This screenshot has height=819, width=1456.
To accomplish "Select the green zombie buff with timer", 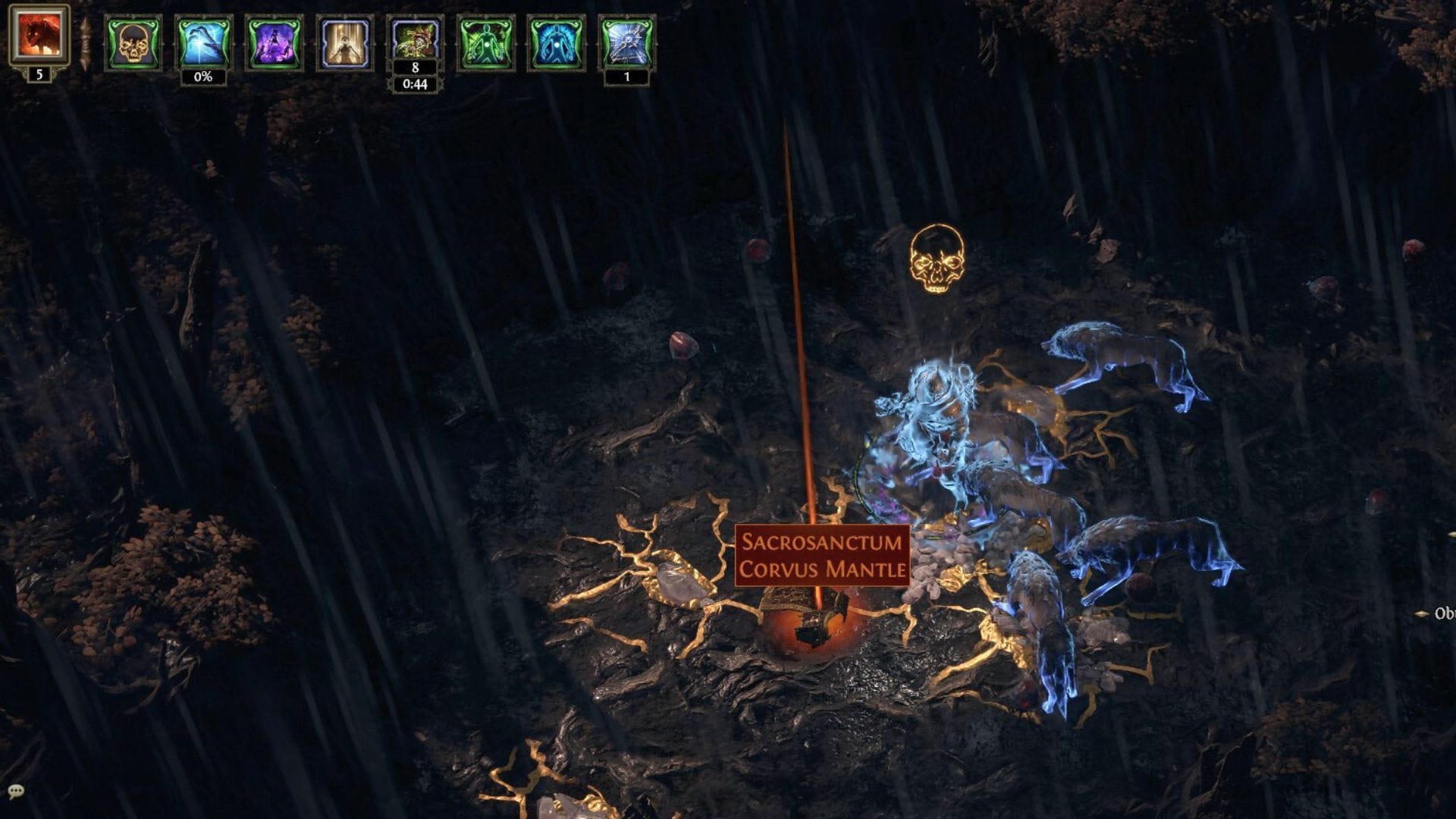I will pos(415,42).
